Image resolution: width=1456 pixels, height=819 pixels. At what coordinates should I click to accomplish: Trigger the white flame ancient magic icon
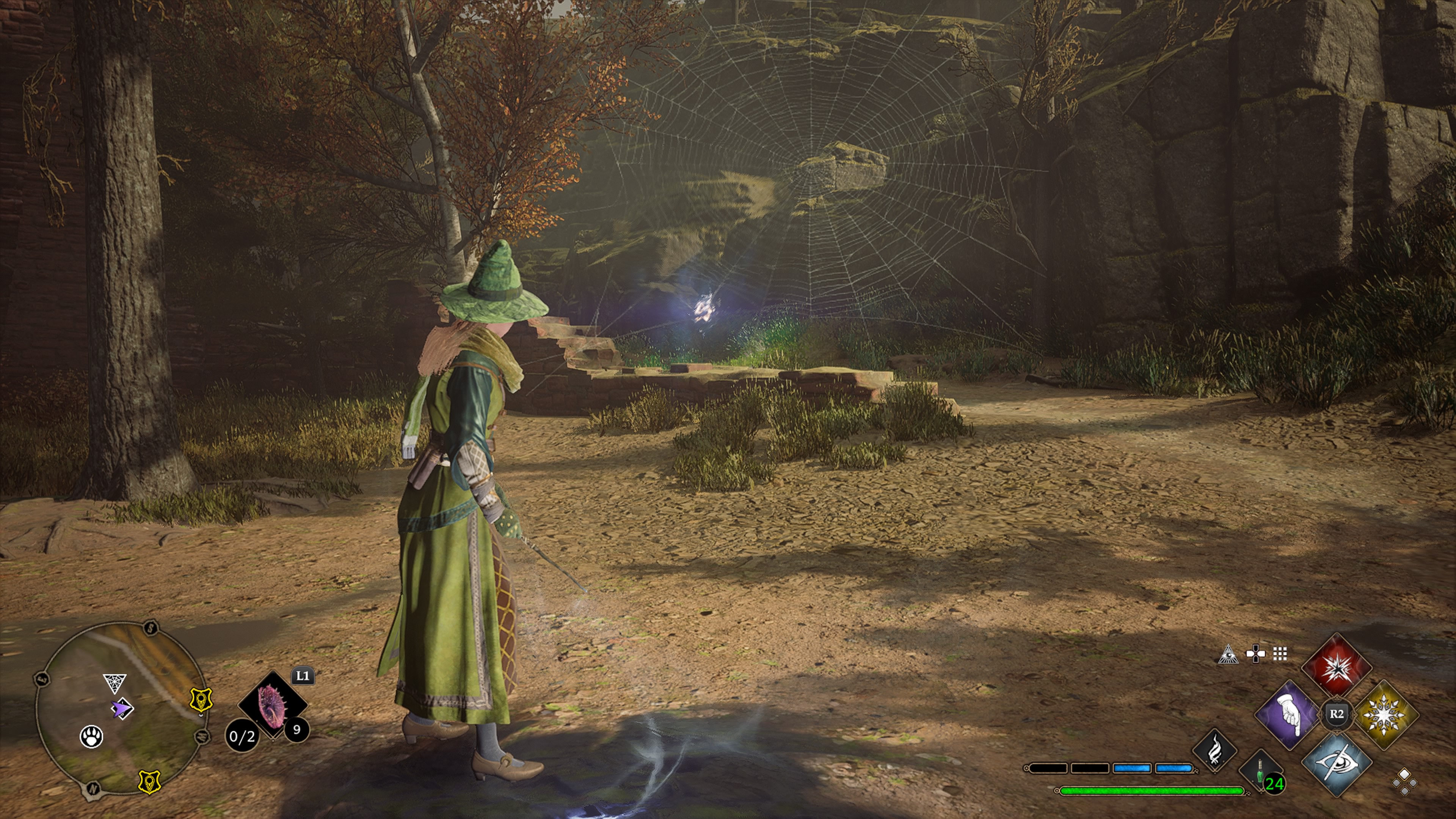(x=1214, y=751)
